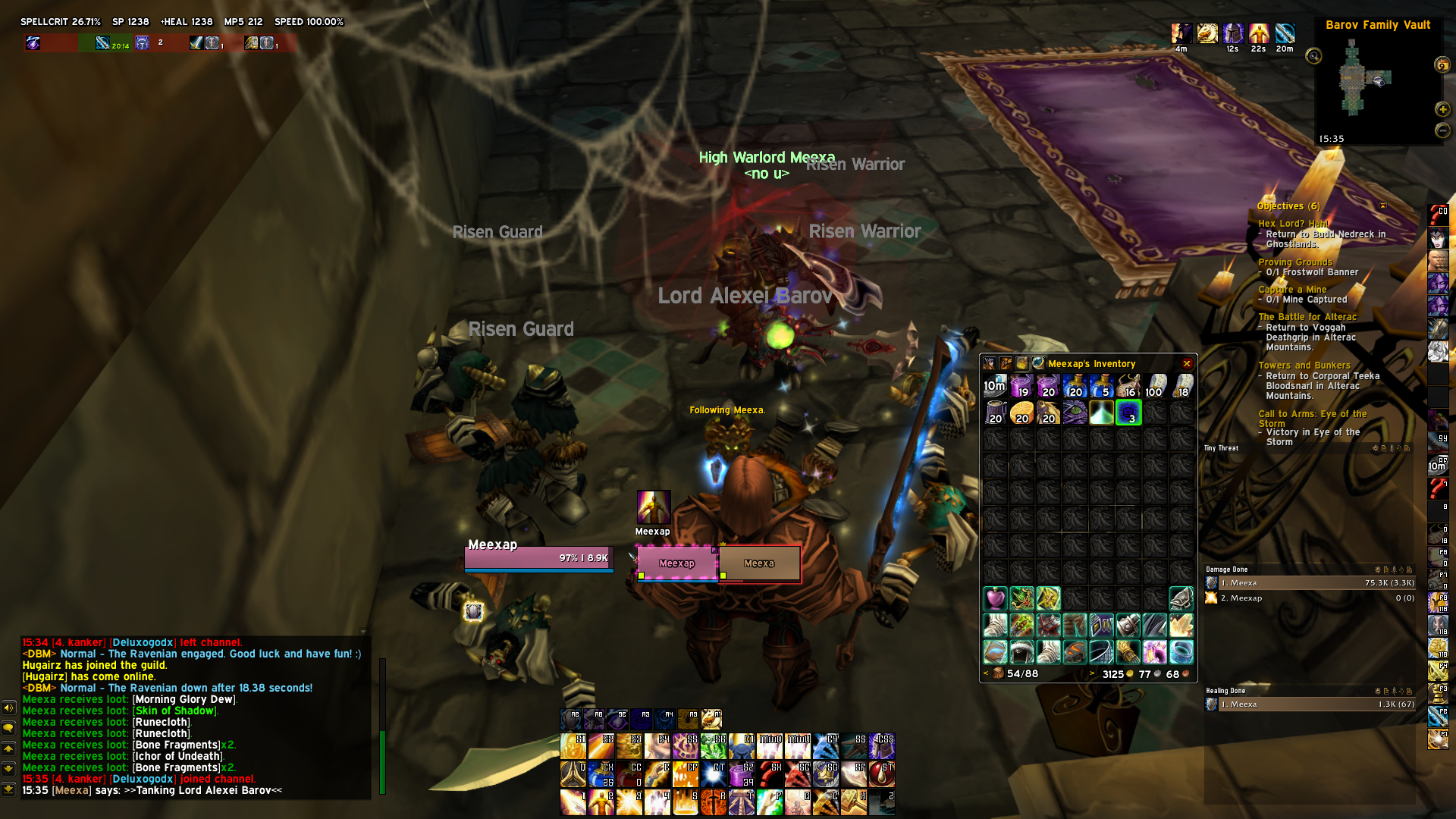
Task: Activate the praying hands ability bound to Q
Action: tap(573, 774)
